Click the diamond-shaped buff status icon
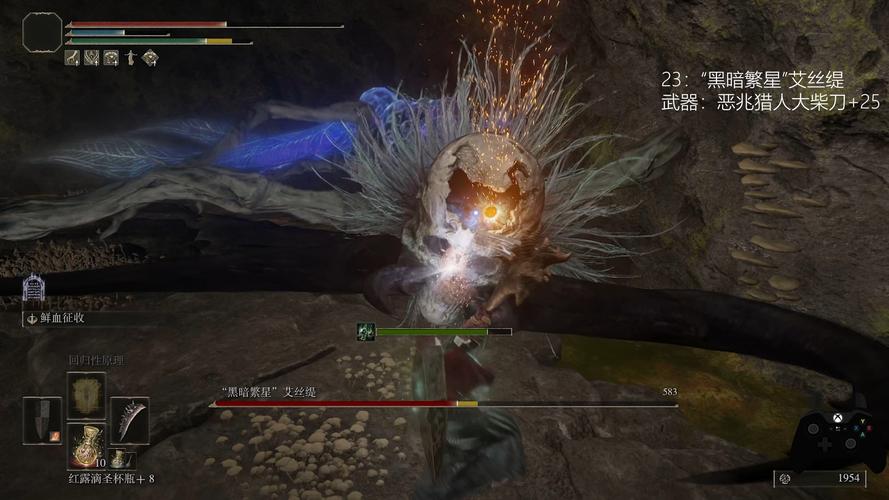The width and height of the screenshot is (889, 500). [149, 58]
